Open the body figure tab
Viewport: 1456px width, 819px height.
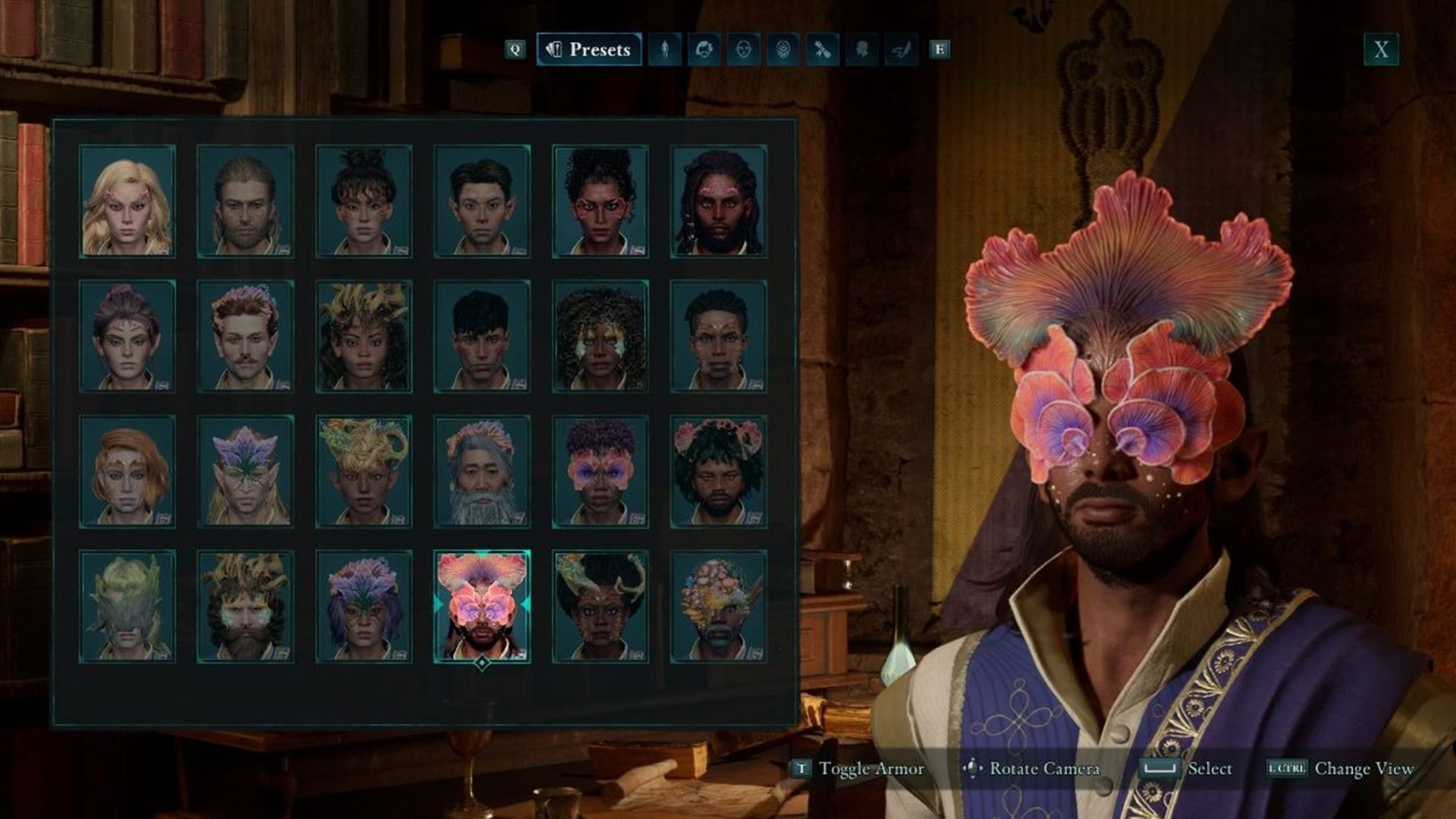click(x=665, y=49)
